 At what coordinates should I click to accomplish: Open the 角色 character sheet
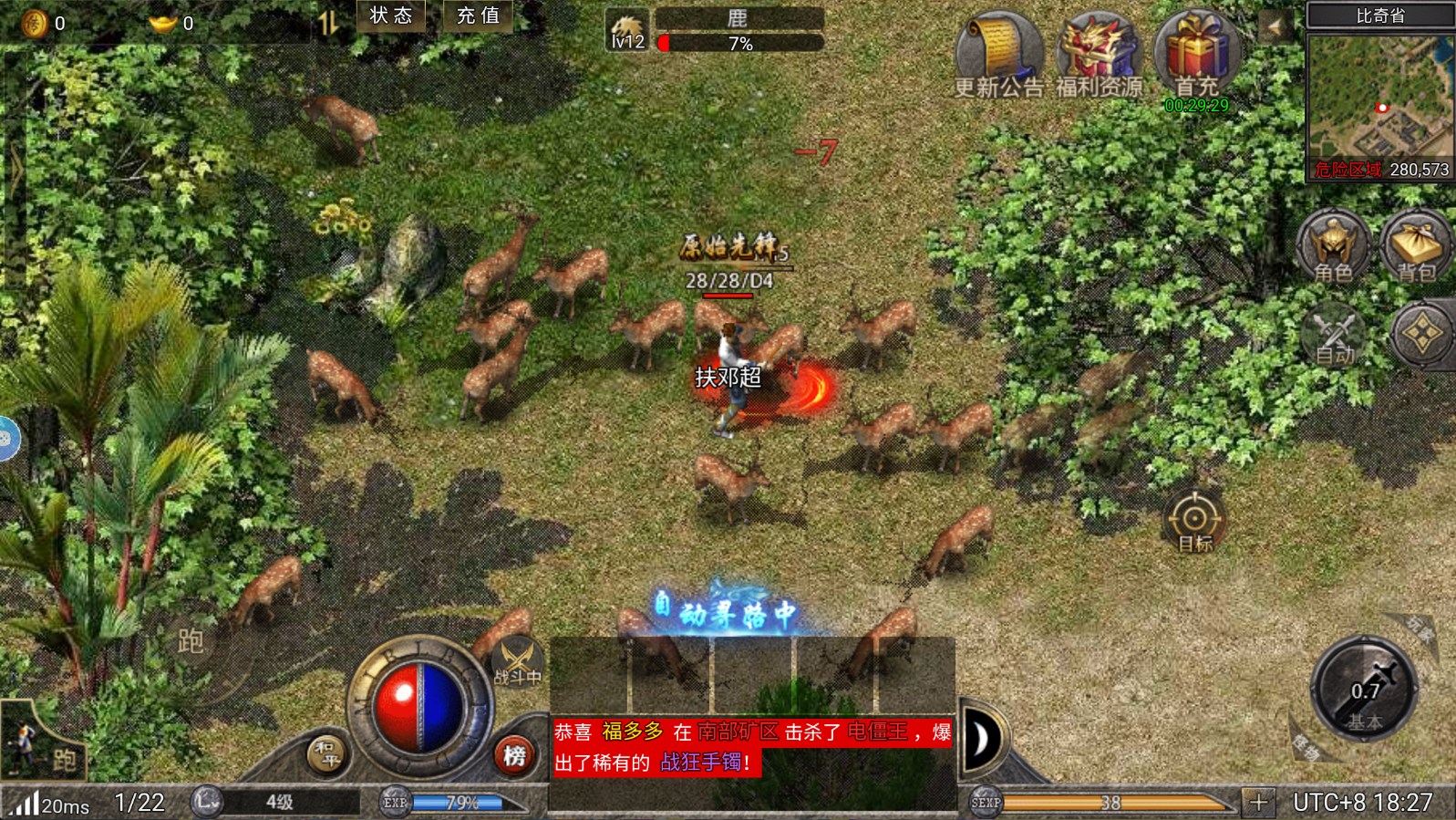tap(1333, 246)
